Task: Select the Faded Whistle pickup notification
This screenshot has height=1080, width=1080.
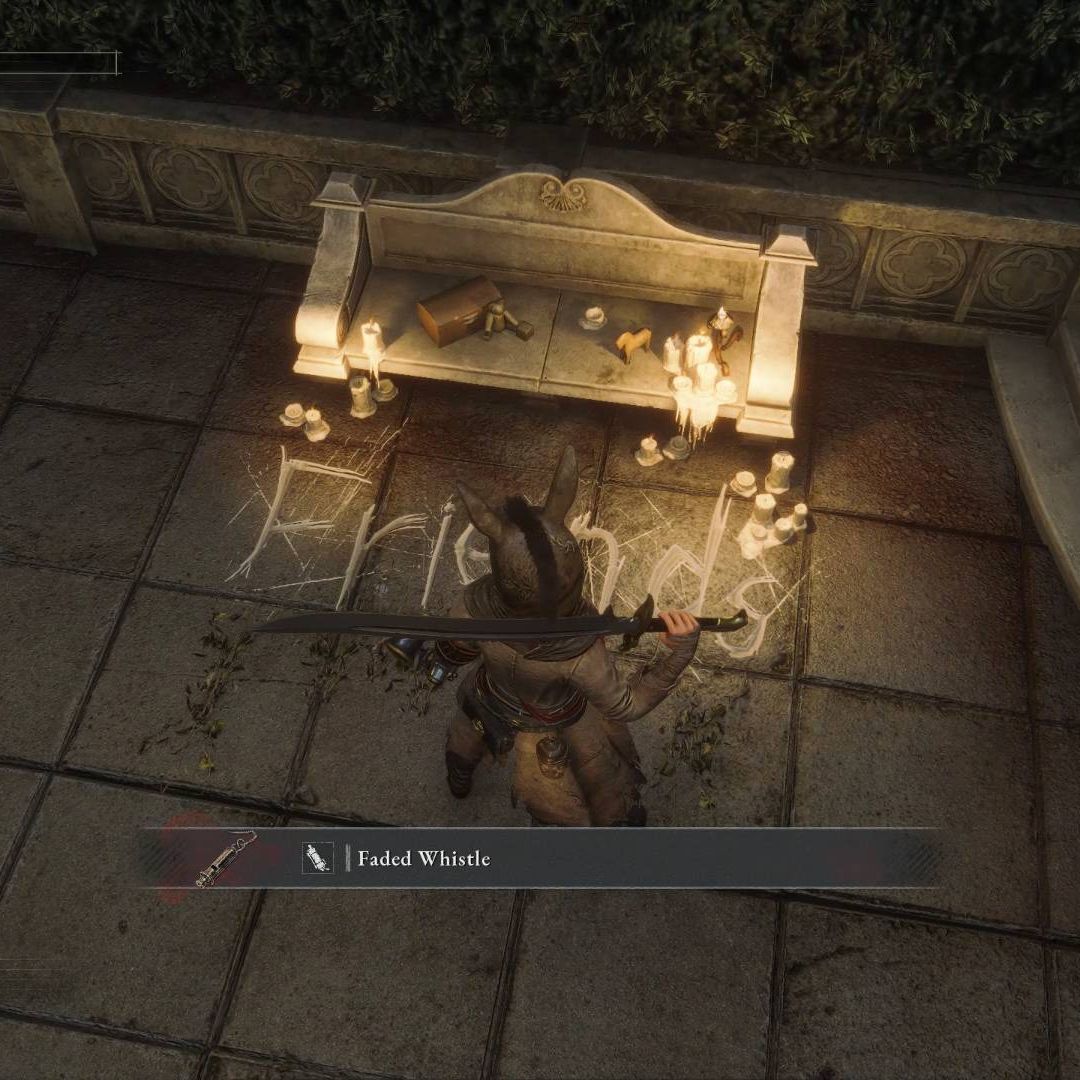Action: [540, 858]
